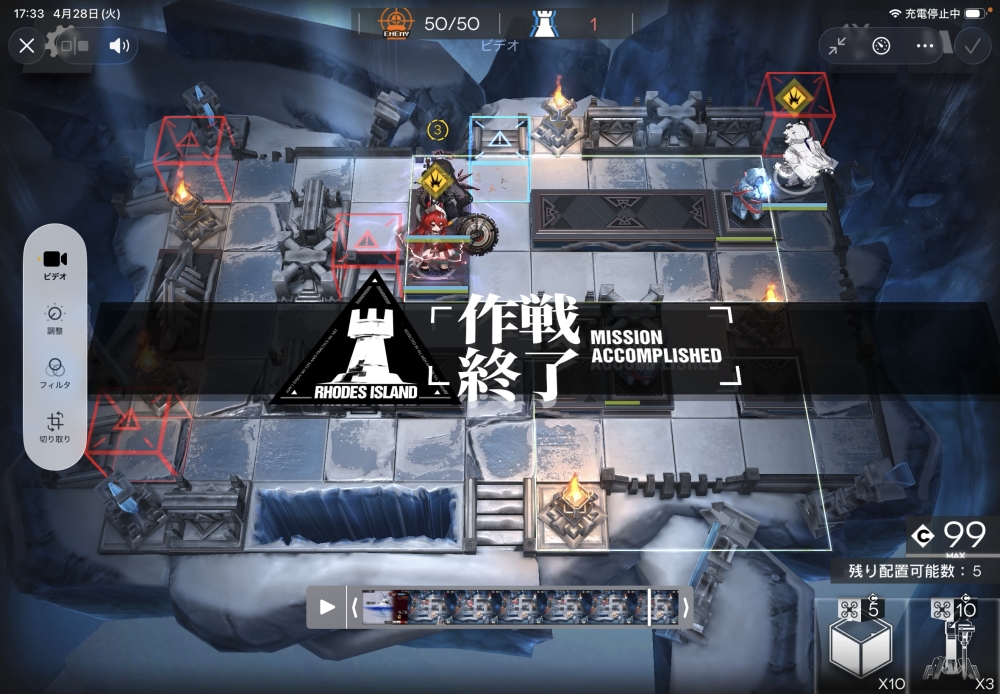This screenshot has height=694, width=1000.
Task: Switch to the 調整 adjust tool
Action: point(55,320)
